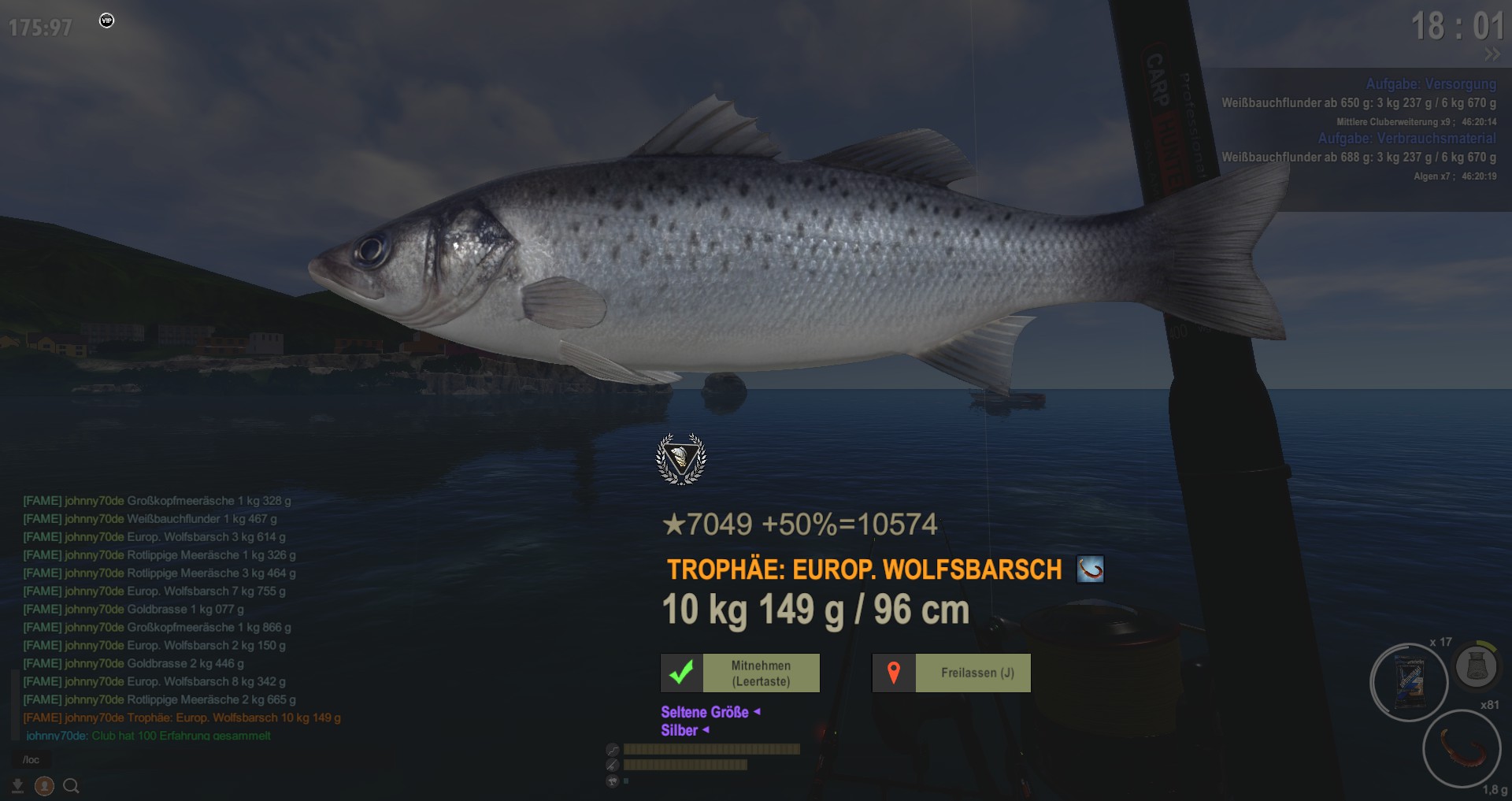Click the download arrow icon under chat
The height and width of the screenshot is (801, 1512).
coord(17,786)
